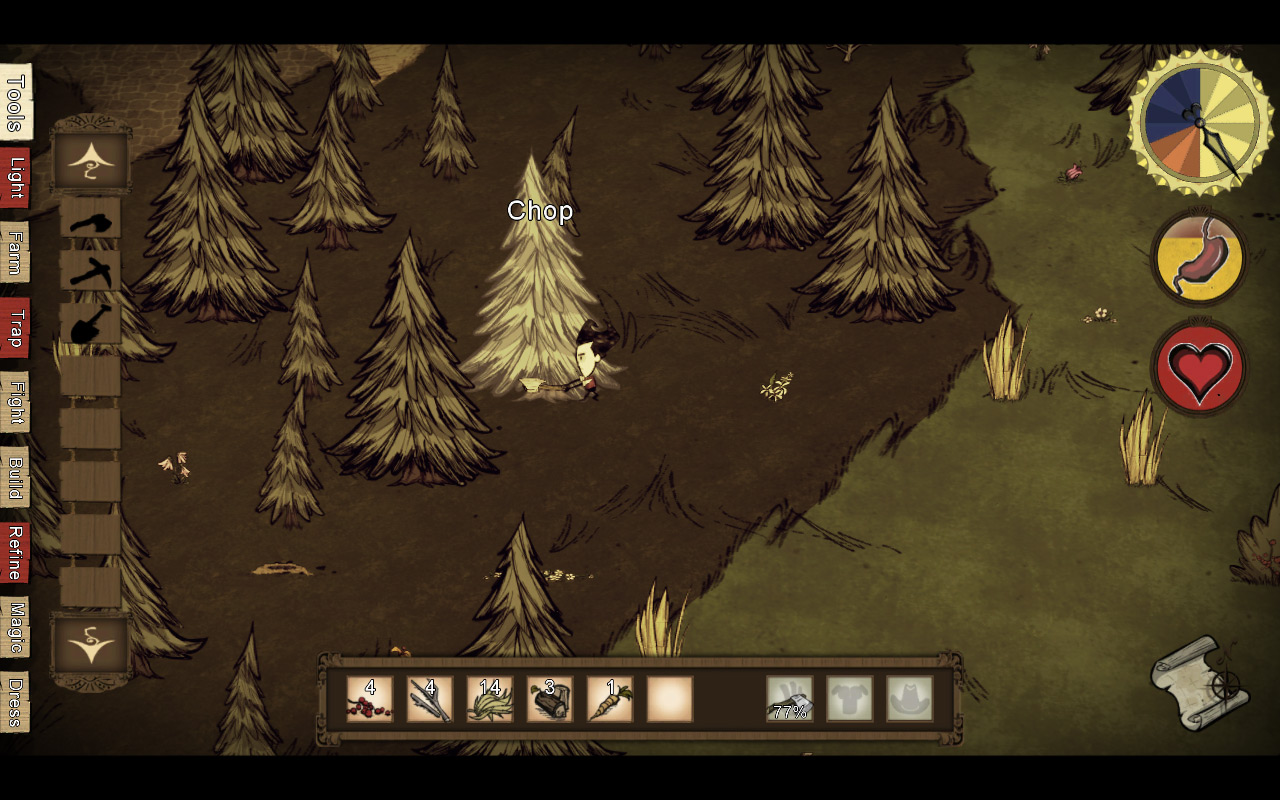
Task: Switch to the Tools crafting tab
Action: (x=15, y=102)
